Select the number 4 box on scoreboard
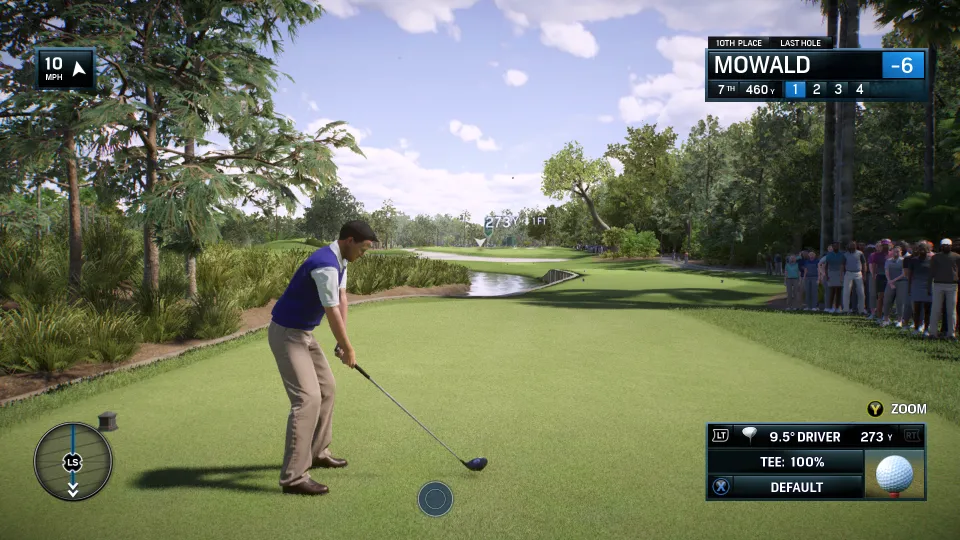This screenshot has width=960, height=540. click(859, 89)
